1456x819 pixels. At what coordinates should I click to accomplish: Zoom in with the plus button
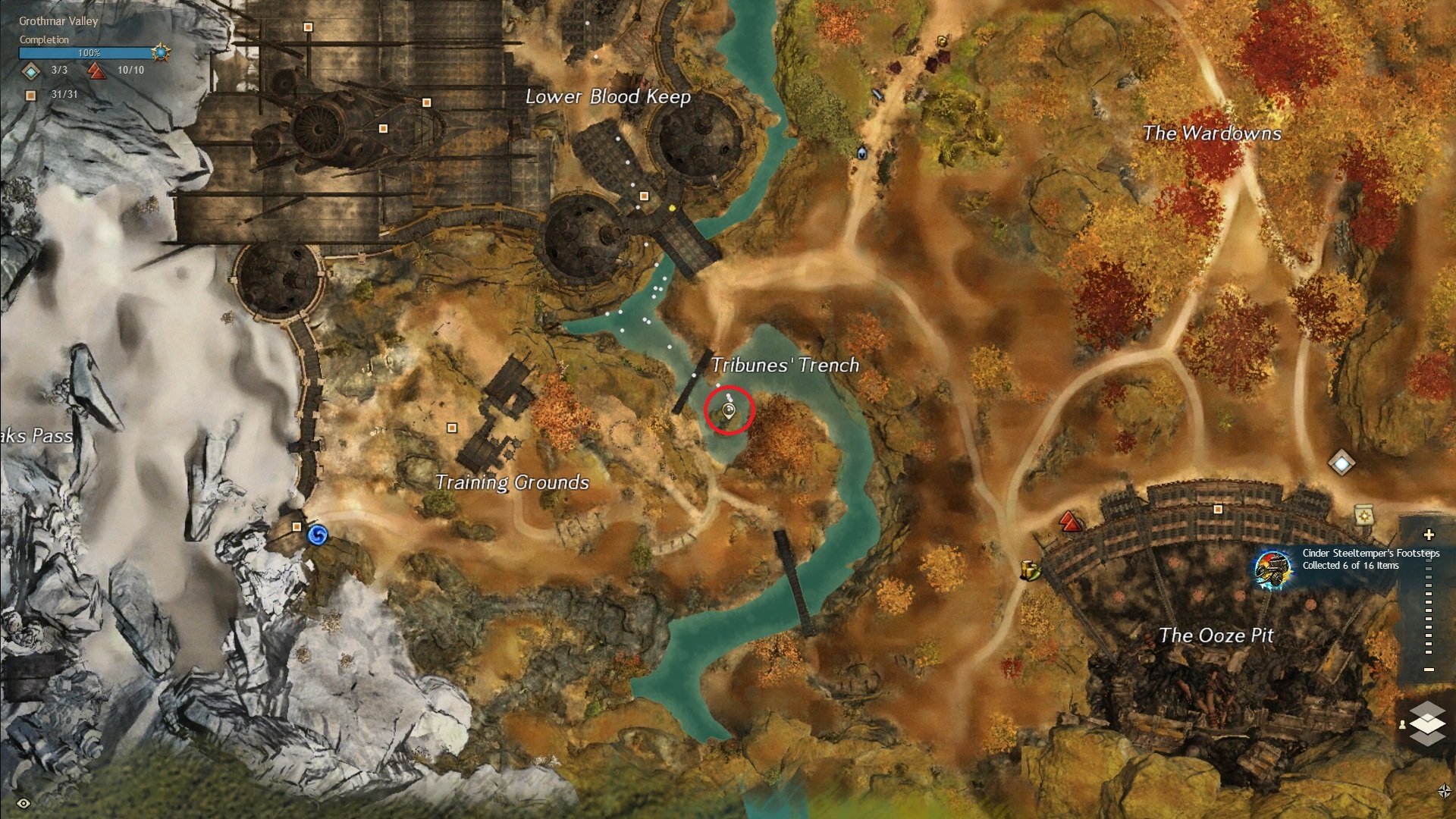1429,535
